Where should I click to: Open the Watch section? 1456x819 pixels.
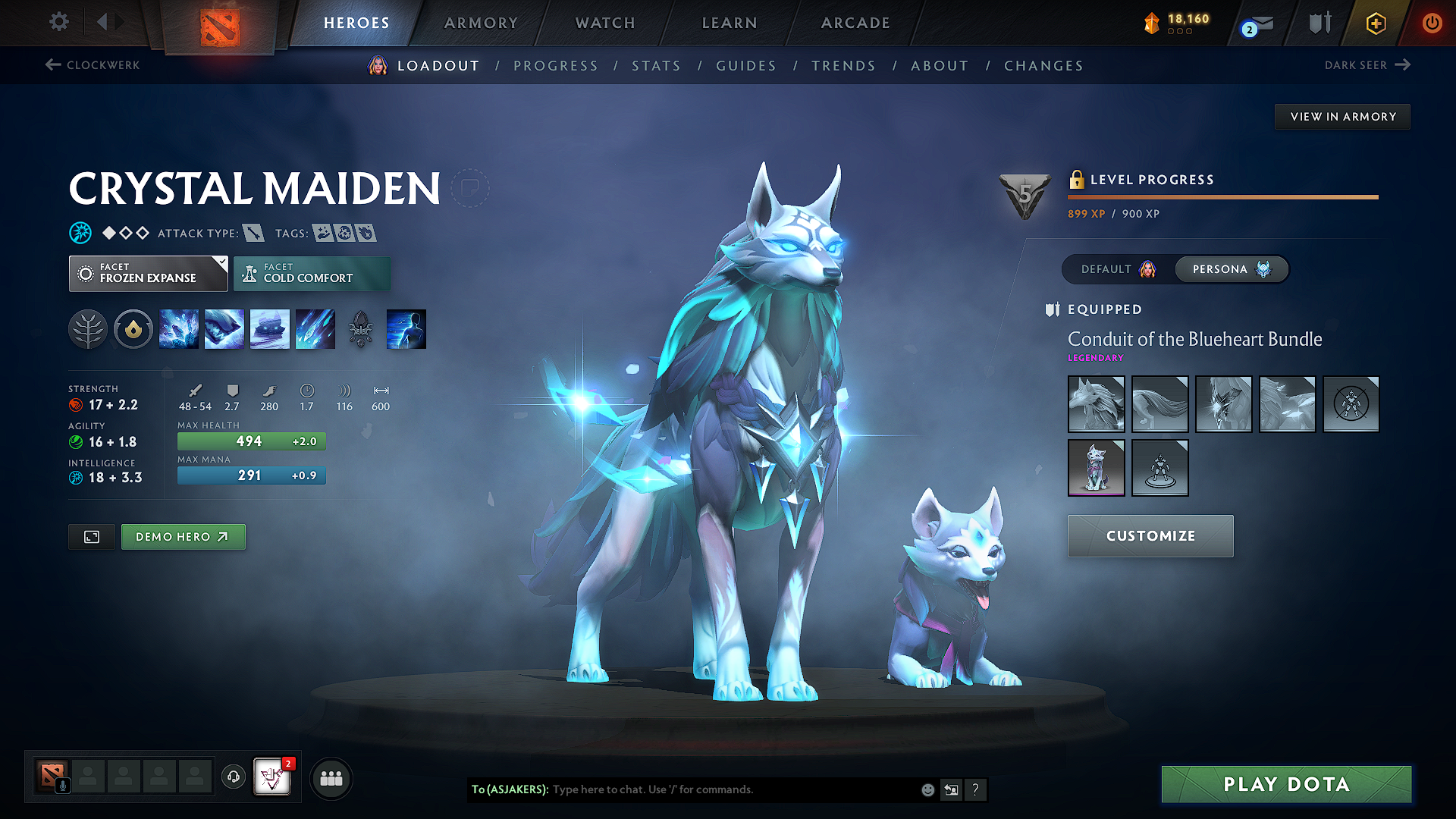click(x=605, y=23)
